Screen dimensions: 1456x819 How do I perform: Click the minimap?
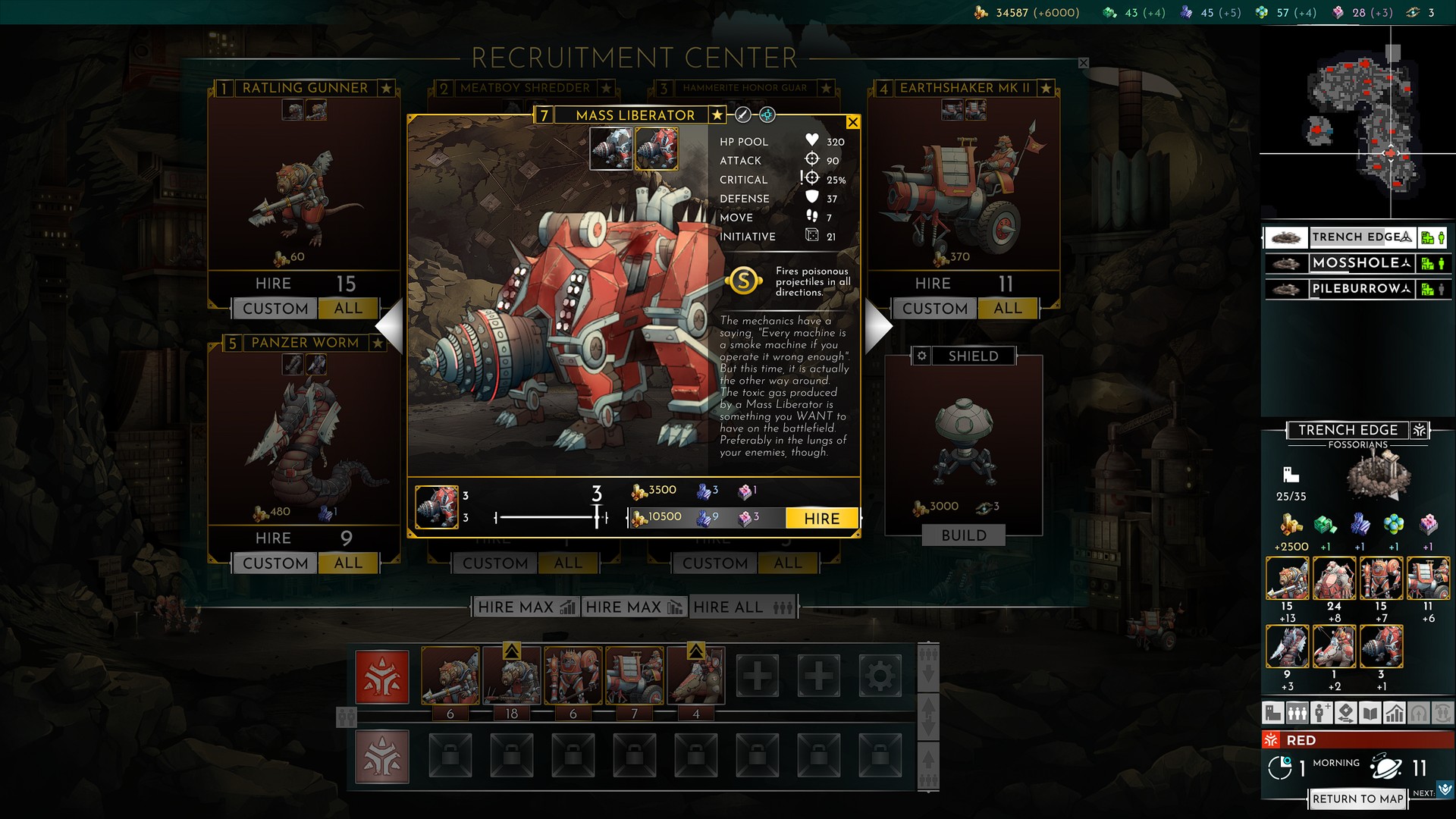[1357, 121]
